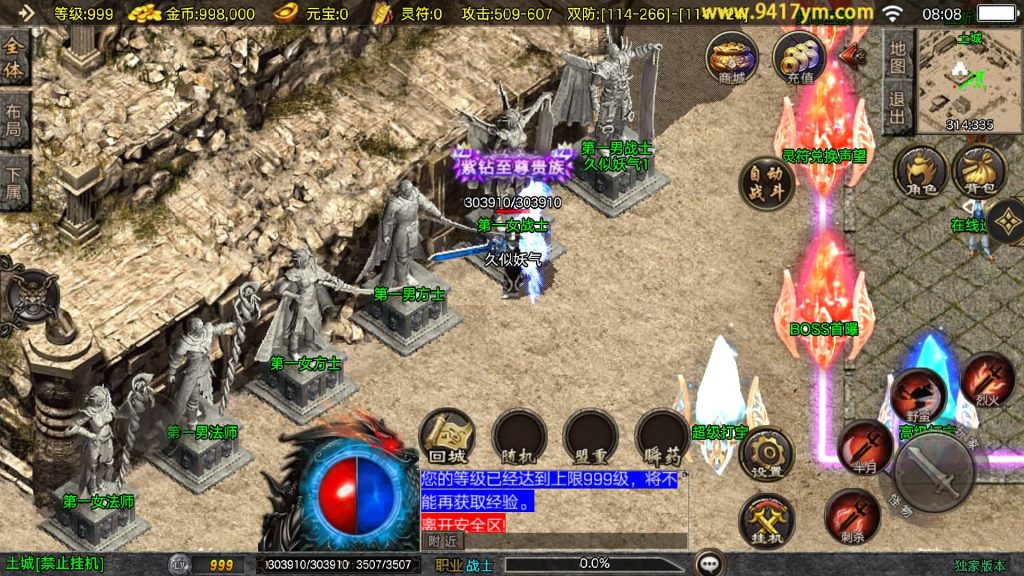
Task: Cast the 烈火 flame sword skill
Action: coord(988,377)
